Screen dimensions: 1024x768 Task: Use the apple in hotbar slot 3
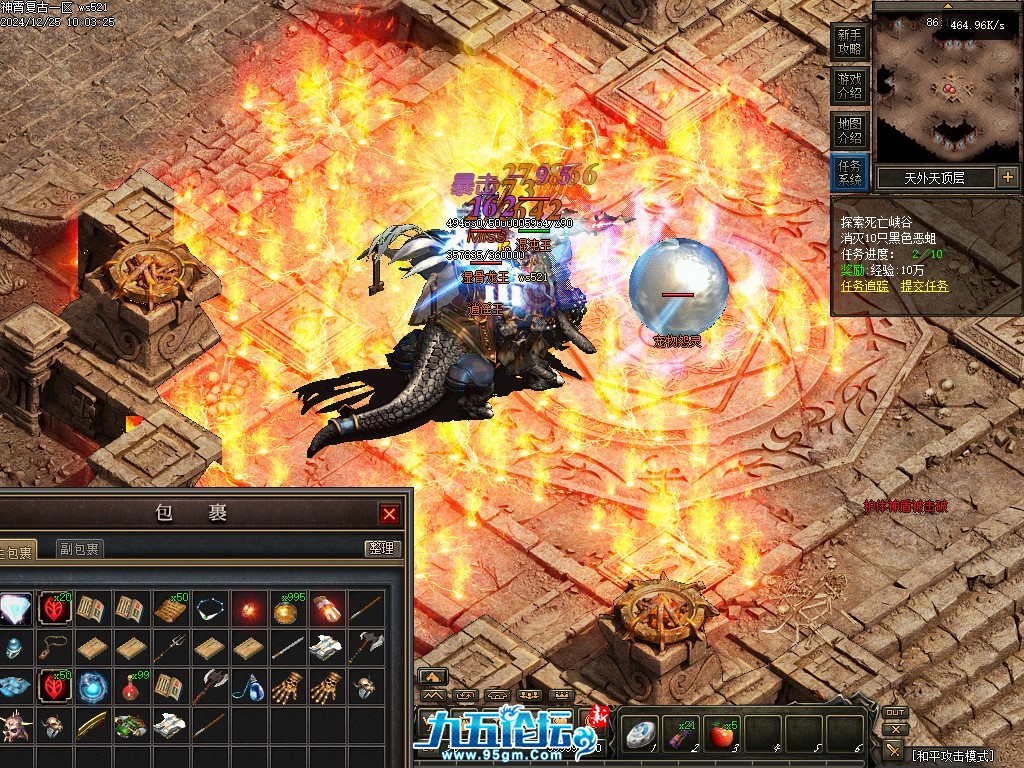coord(720,735)
